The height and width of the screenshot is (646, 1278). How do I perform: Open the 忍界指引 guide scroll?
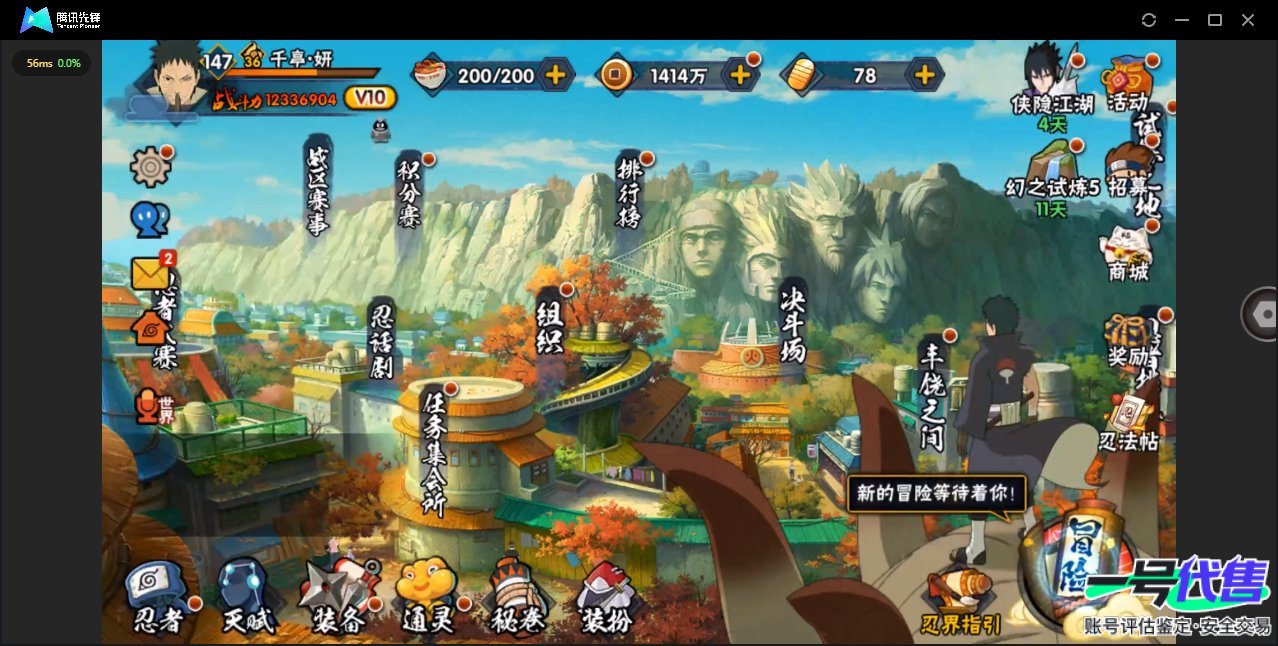pos(961,602)
